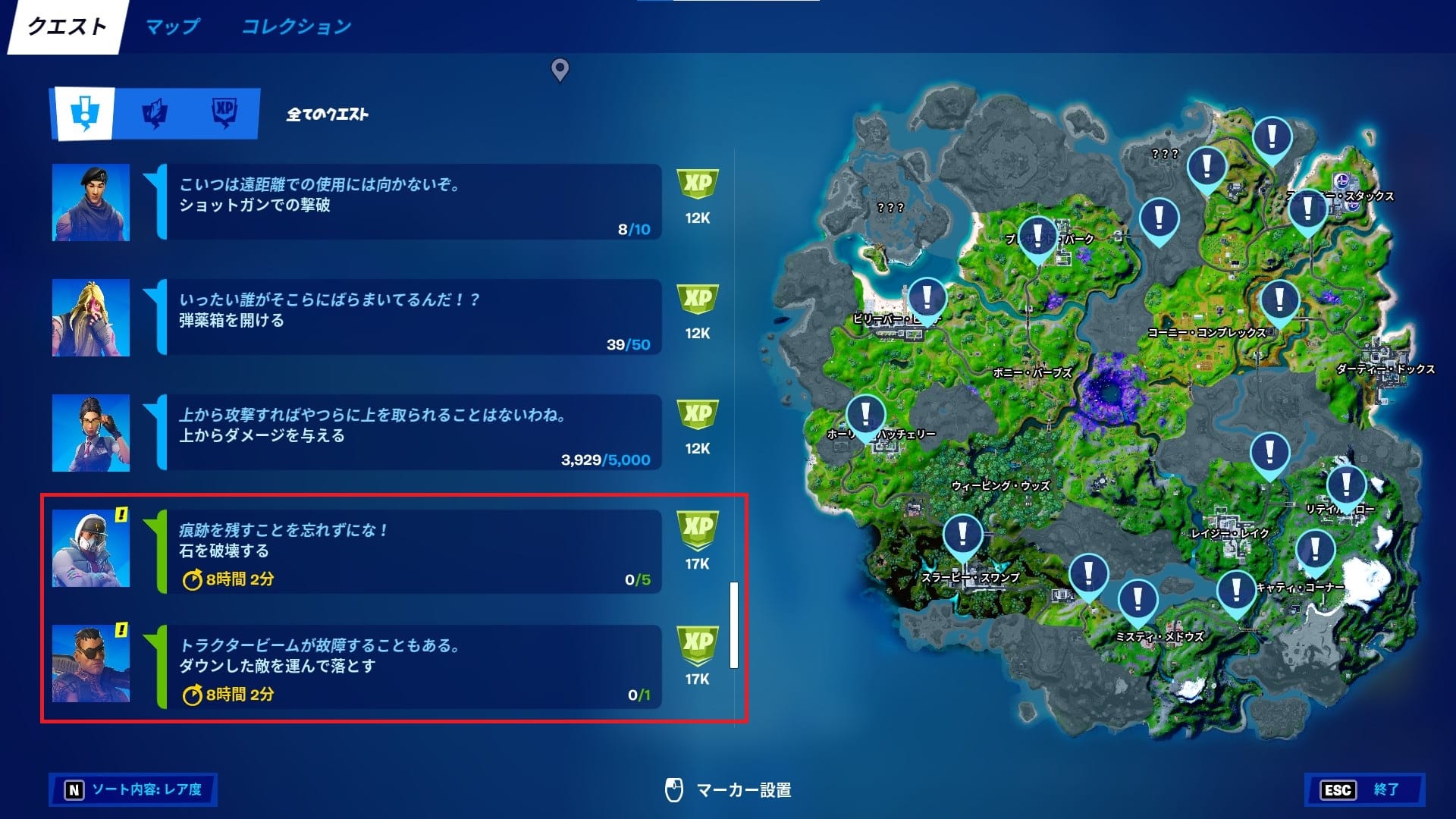Open the コレクション tab

[296, 26]
